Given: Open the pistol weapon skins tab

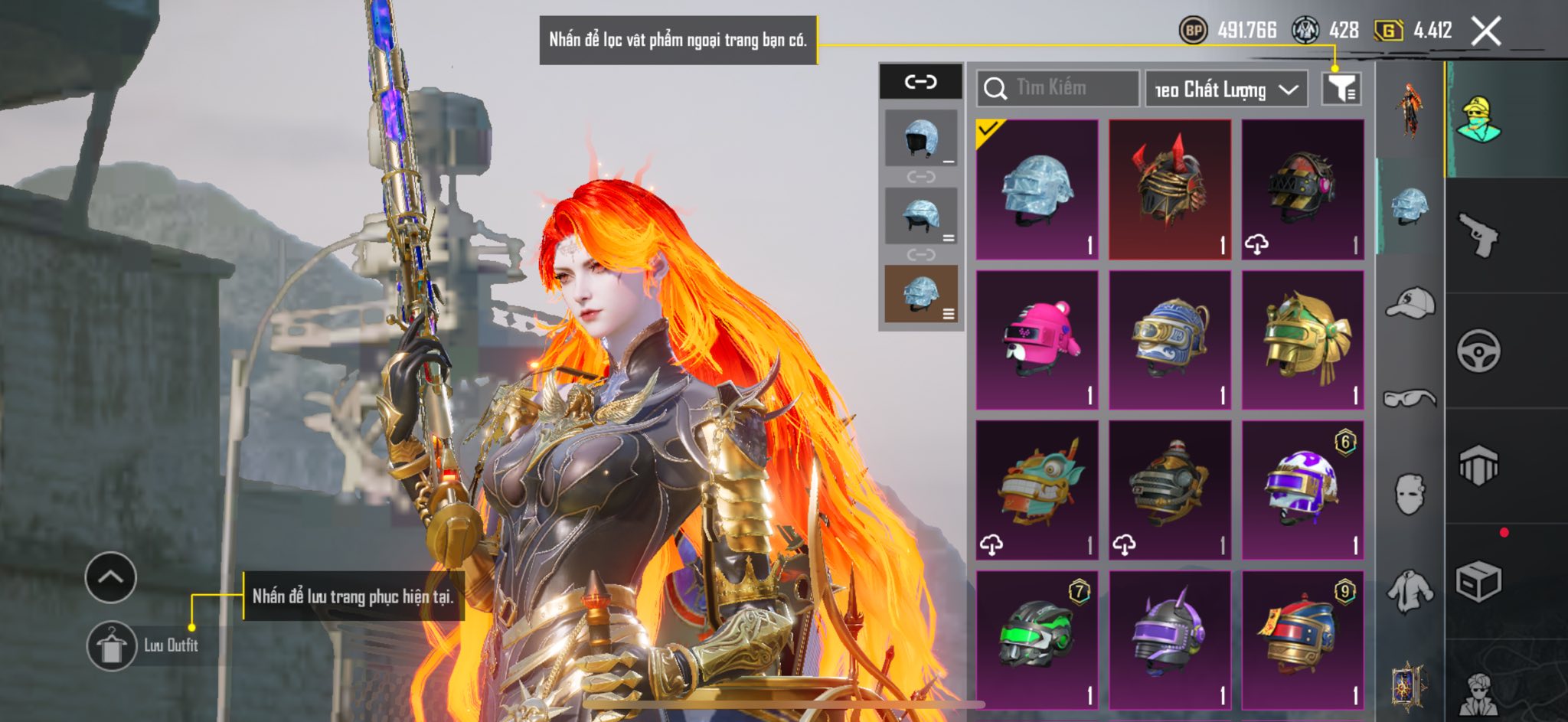Looking at the screenshot, I should tap(1478, 235).
